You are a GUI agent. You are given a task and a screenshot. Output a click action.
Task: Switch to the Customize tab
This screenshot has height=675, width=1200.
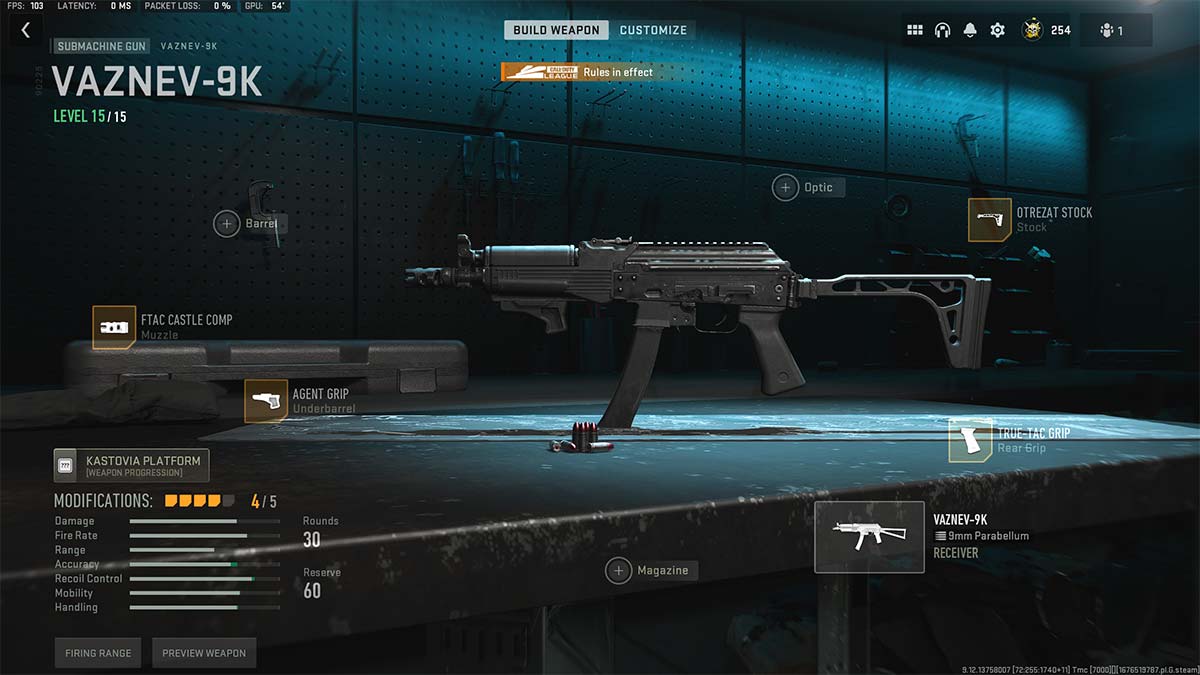point(653,30)
